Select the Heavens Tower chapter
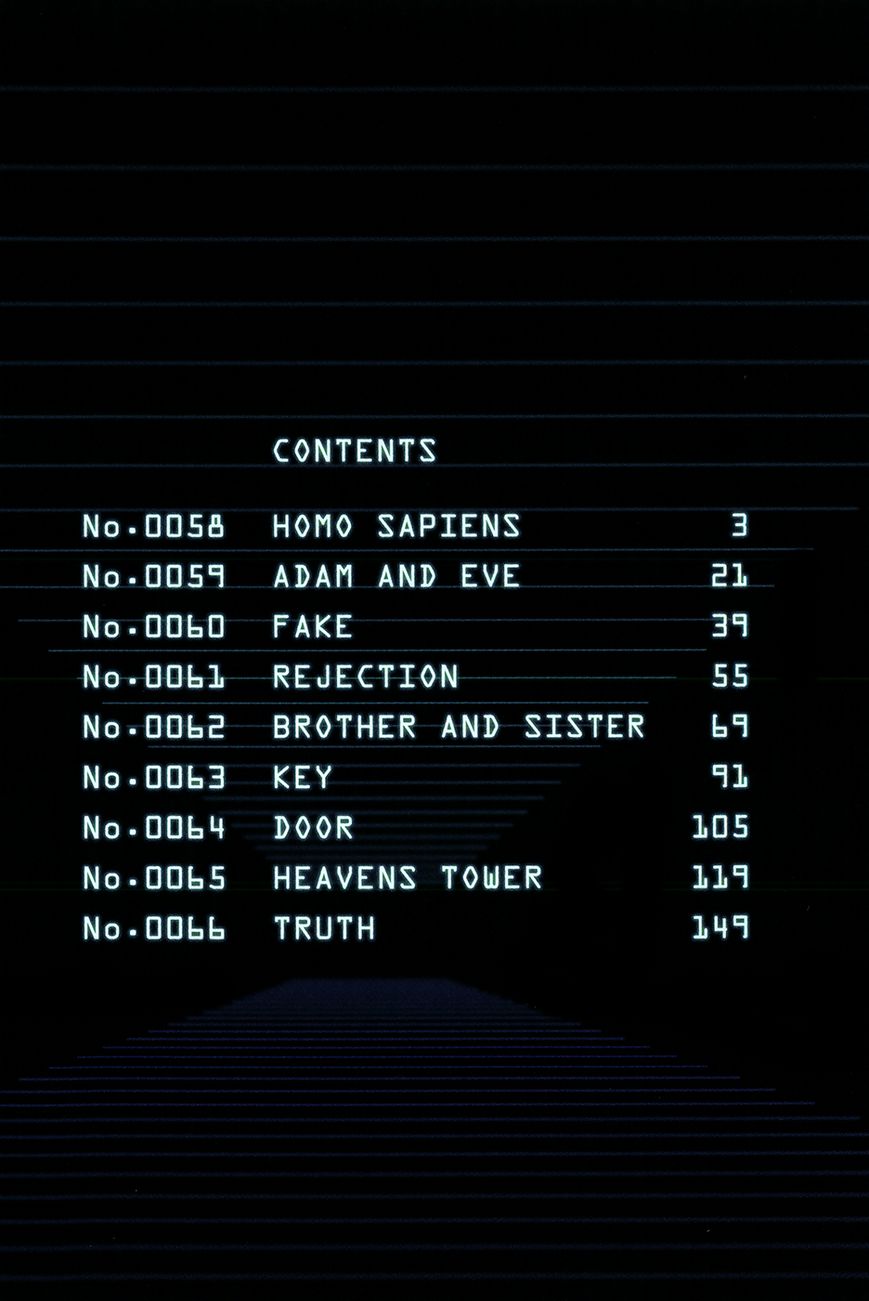This screenshot has height=1301, width=869. (x=407, y=878)
